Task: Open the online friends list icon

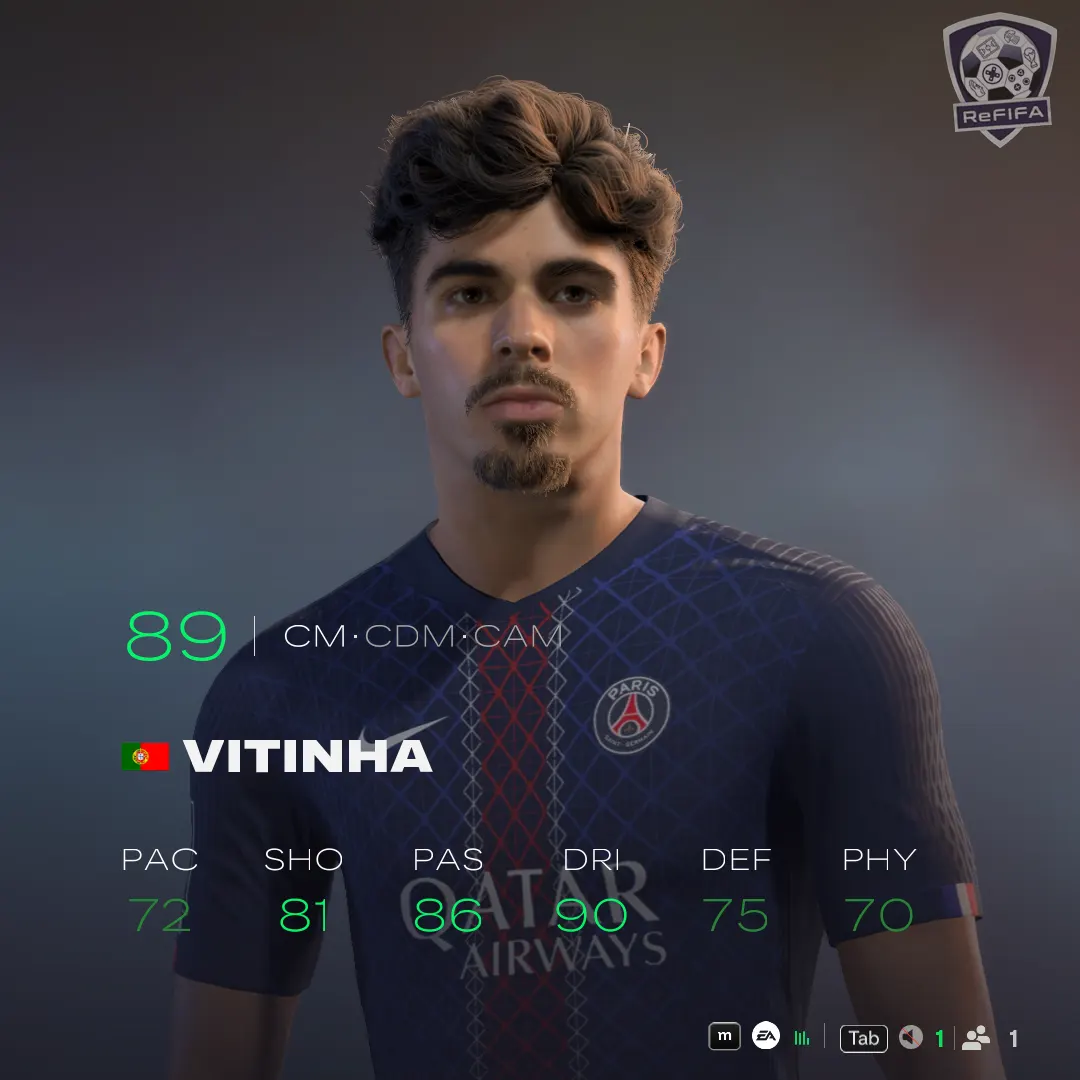Action: pyautogui.click(x=976, y=1038)
